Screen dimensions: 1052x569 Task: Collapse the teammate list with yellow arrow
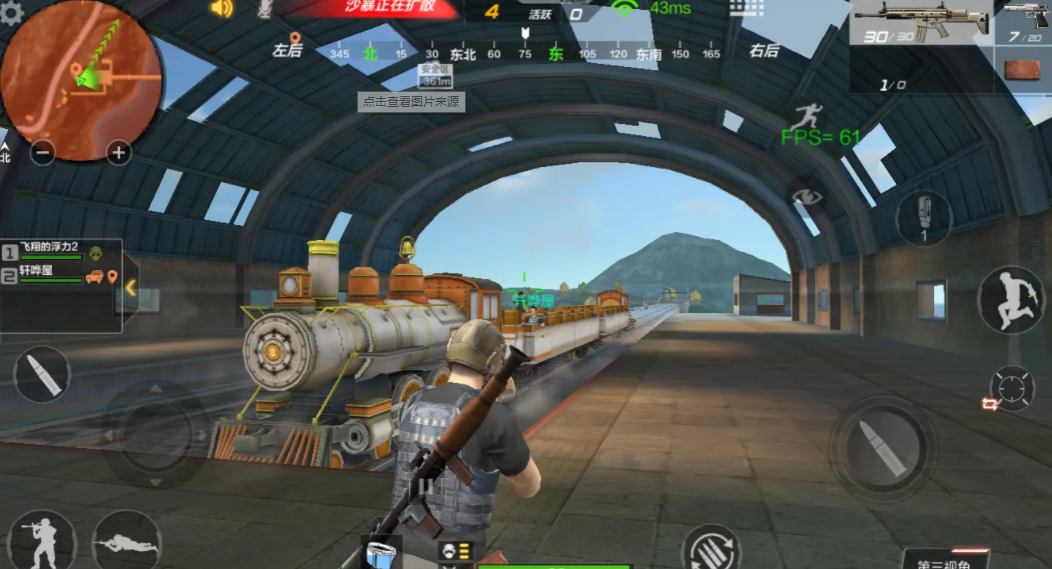click(129, 287)
